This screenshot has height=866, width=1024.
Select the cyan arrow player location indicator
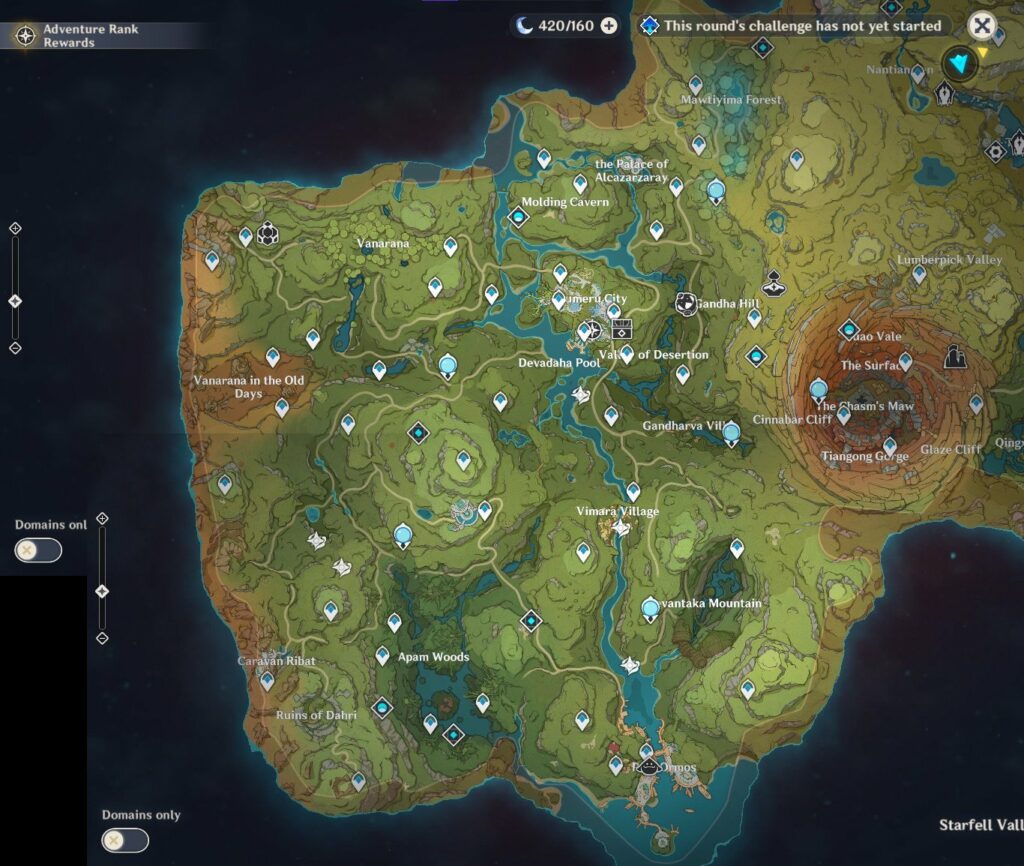point(961,64)
